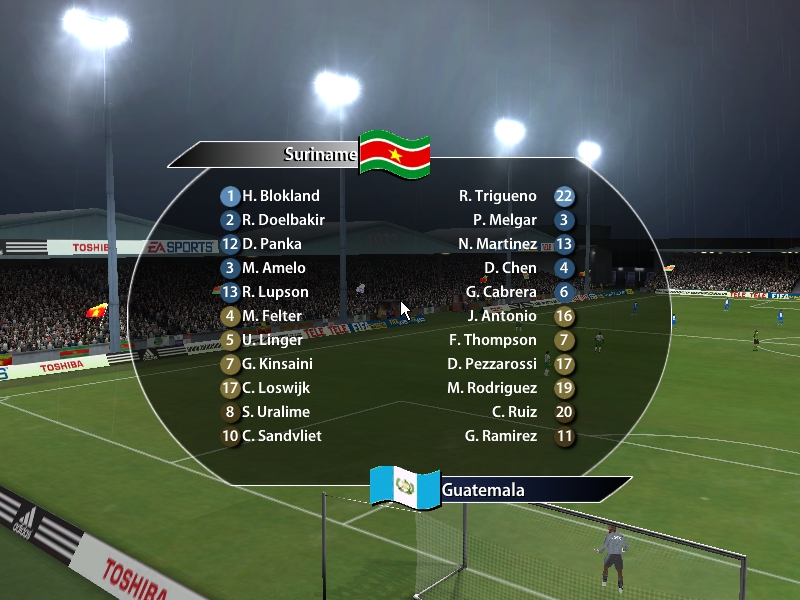Image resolution: width=800 pixels, height=600 pixels.
Task: Click the Suriname team name header
Action: (x=319, y=154)
